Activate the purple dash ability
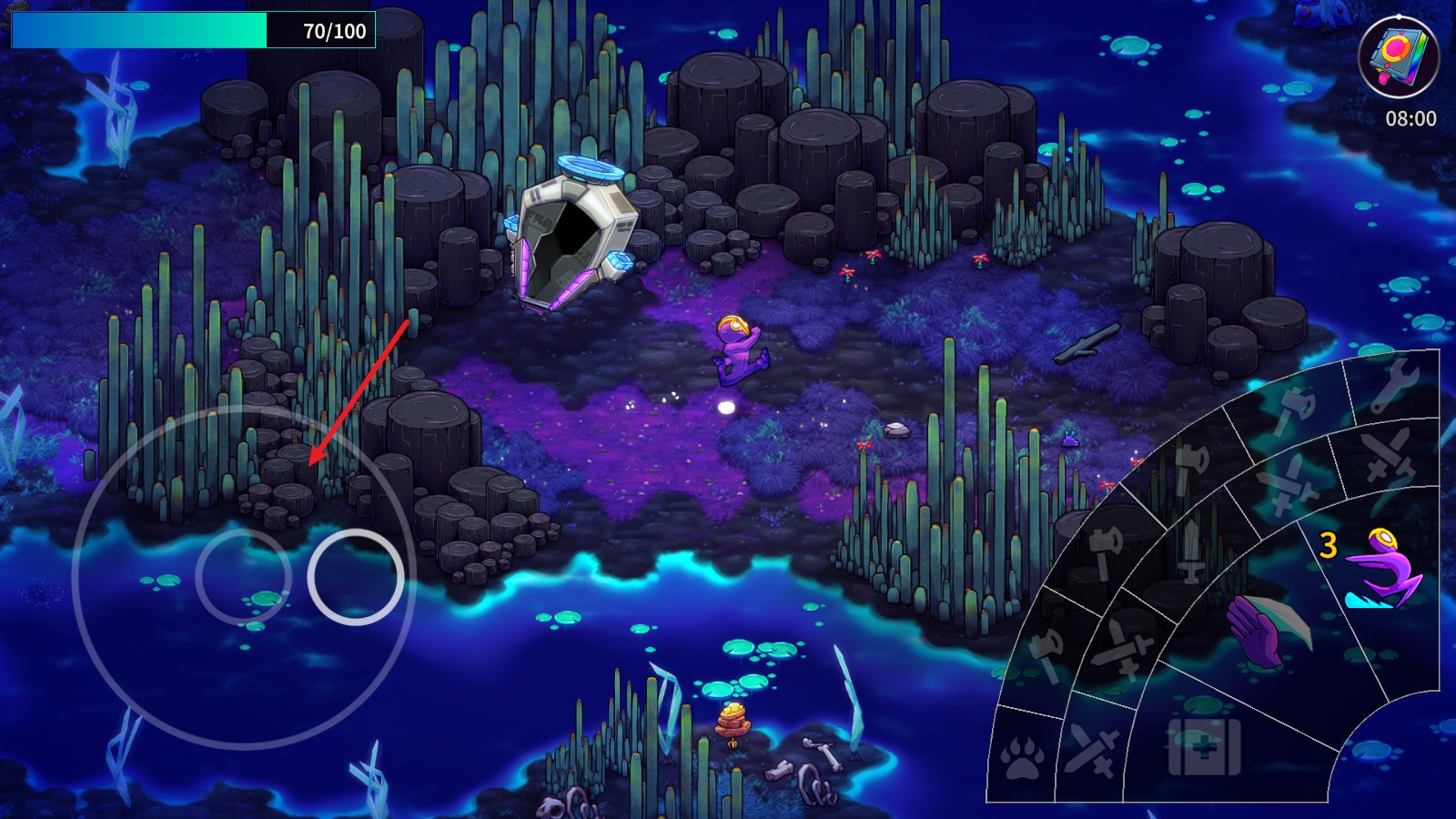The height and width of the screenshot is (819, 1456). tap(1381, 570)
